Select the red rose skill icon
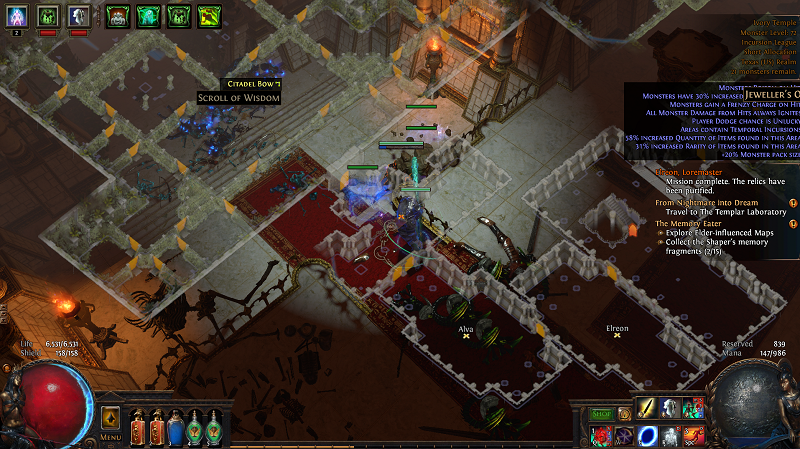The width and height of the screenshot is (800, 449). (601, 435)
